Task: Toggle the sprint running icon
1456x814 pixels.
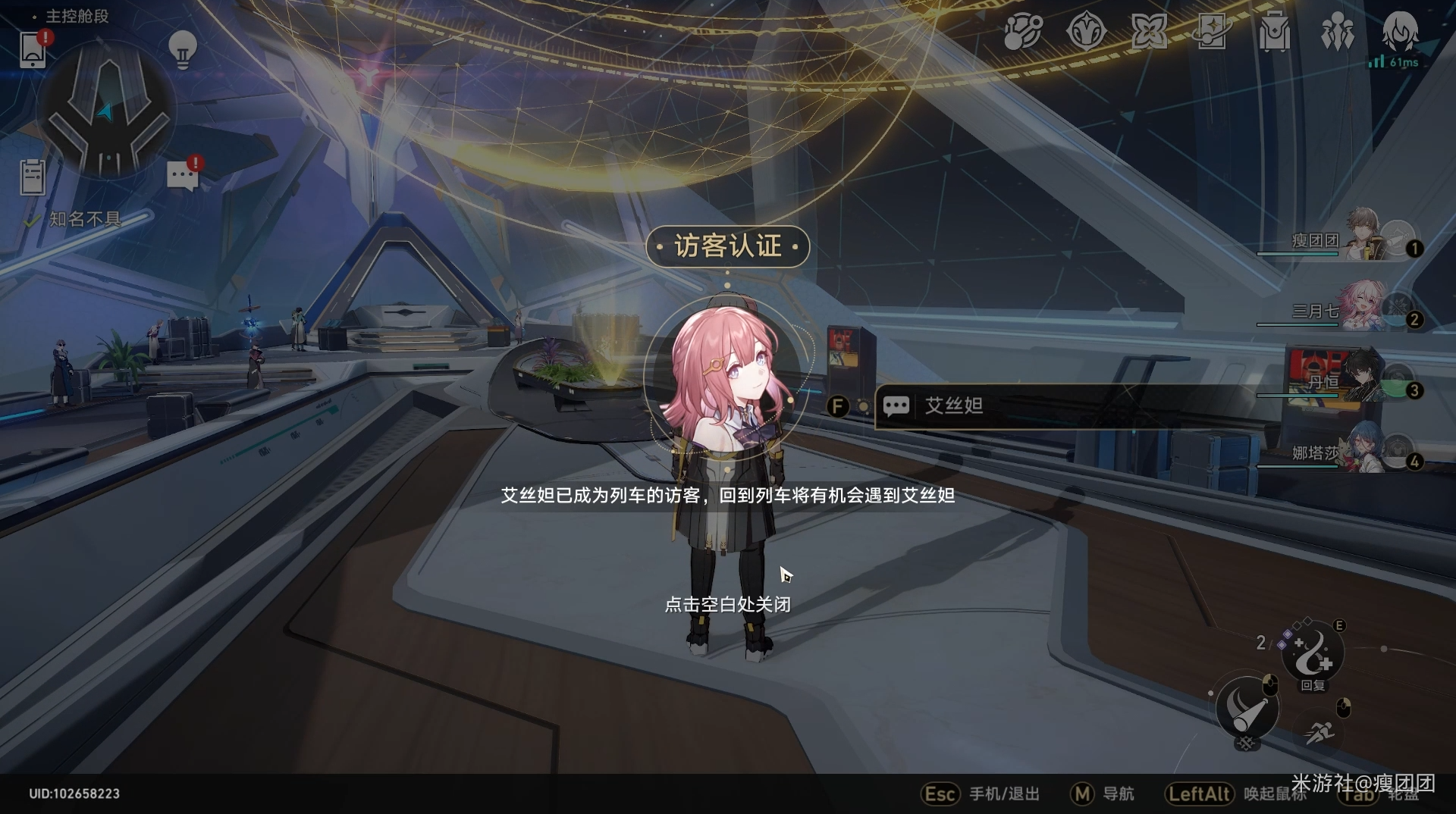Action: (x=1320, y=732)
